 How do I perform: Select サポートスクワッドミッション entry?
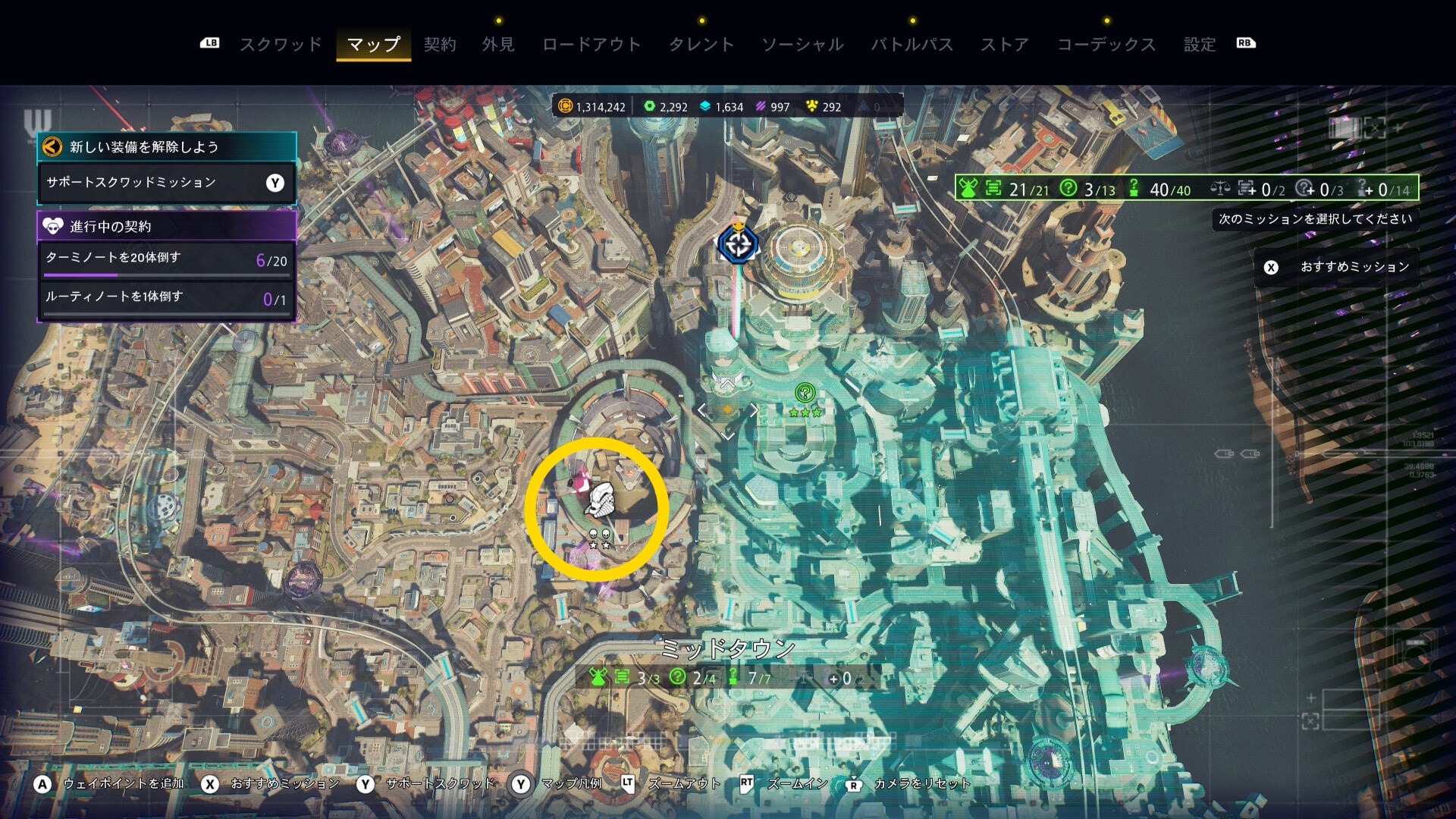(x=166, y=183)
